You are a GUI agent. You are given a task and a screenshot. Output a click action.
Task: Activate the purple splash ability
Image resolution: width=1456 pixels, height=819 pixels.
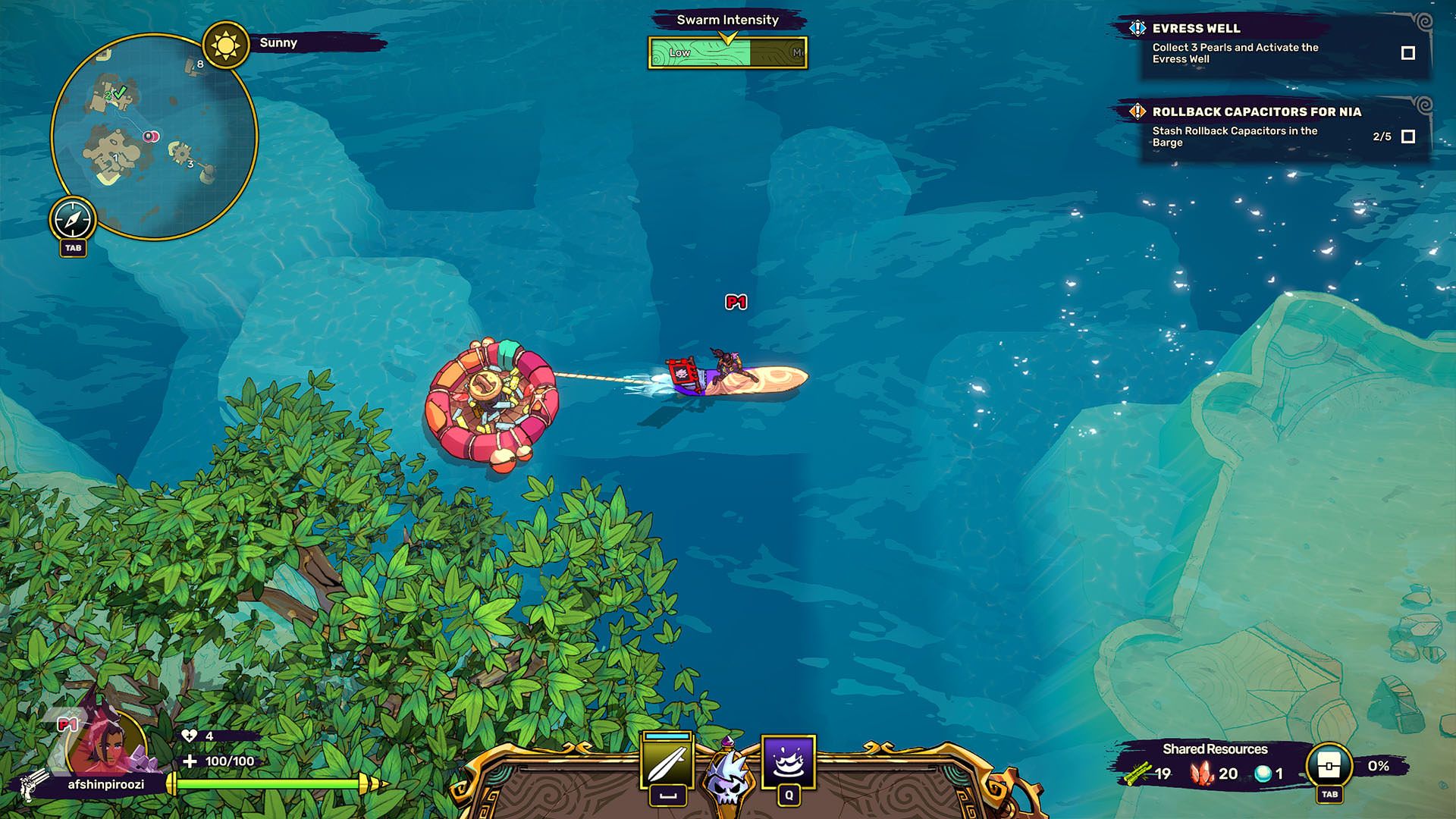(788, 761)
